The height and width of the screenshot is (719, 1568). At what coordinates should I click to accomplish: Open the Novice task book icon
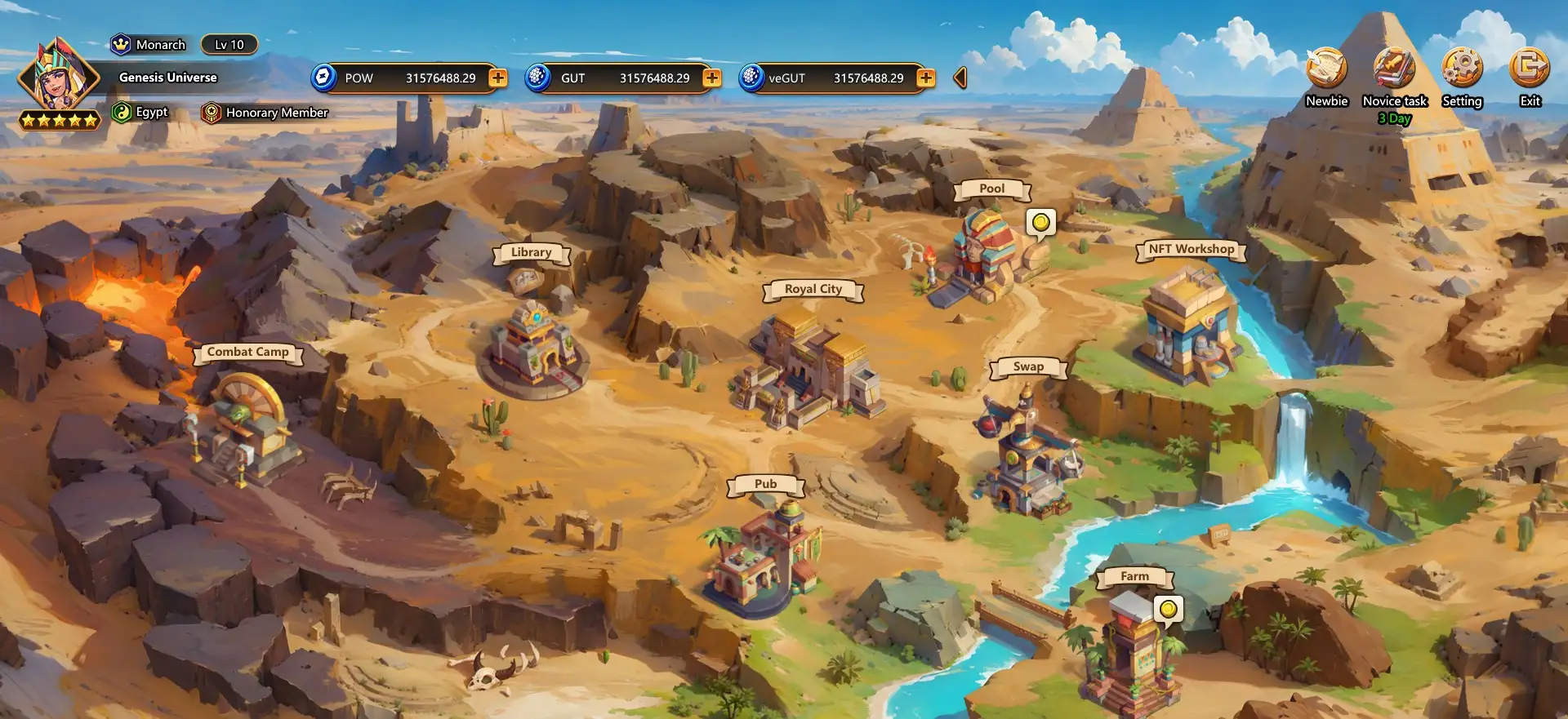tap(1394, 69)
